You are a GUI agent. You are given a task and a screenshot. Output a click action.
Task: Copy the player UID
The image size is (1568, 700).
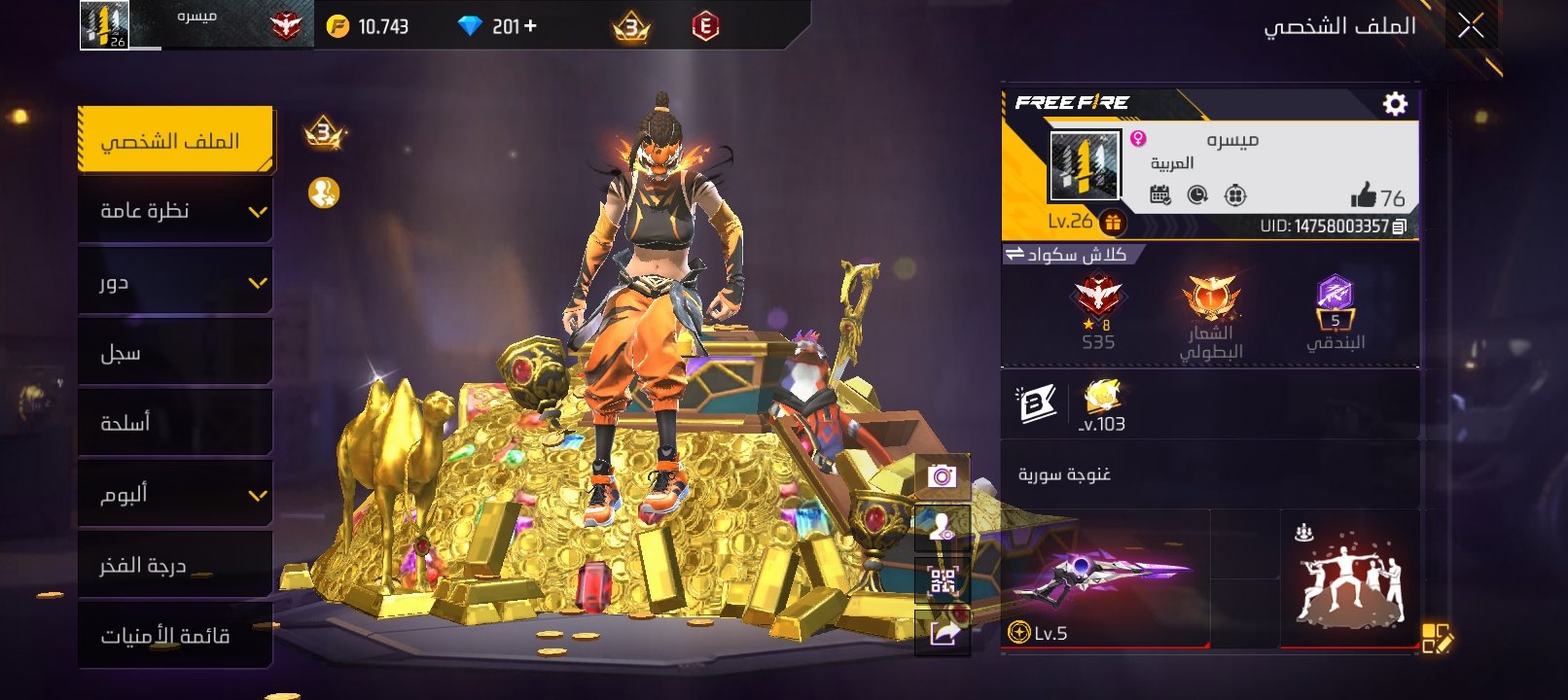point(1399,227)
